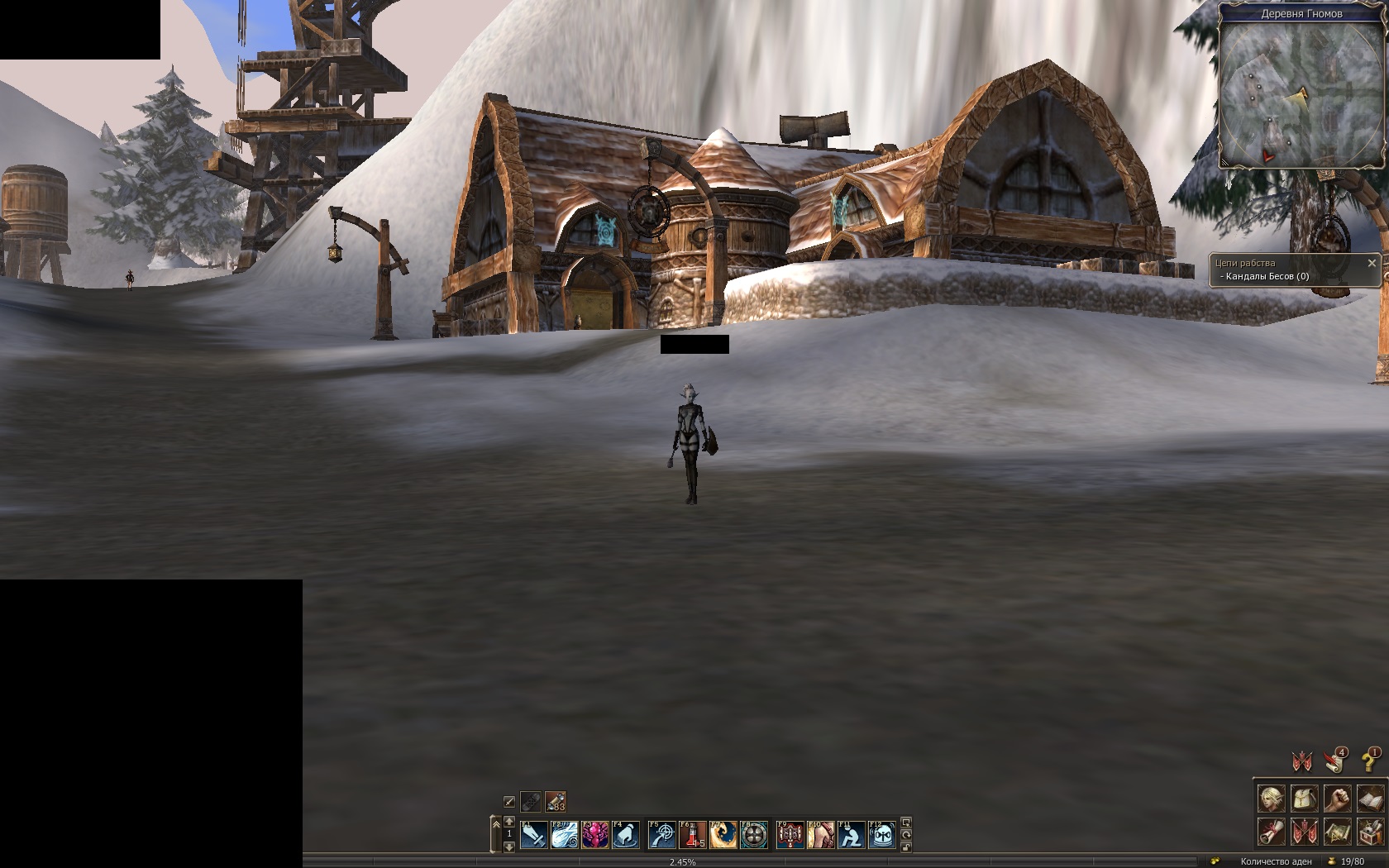Open the character status elf portrait icon
The width and height of the screenshot is (1389, 868).
click(x=1271, y=799)
